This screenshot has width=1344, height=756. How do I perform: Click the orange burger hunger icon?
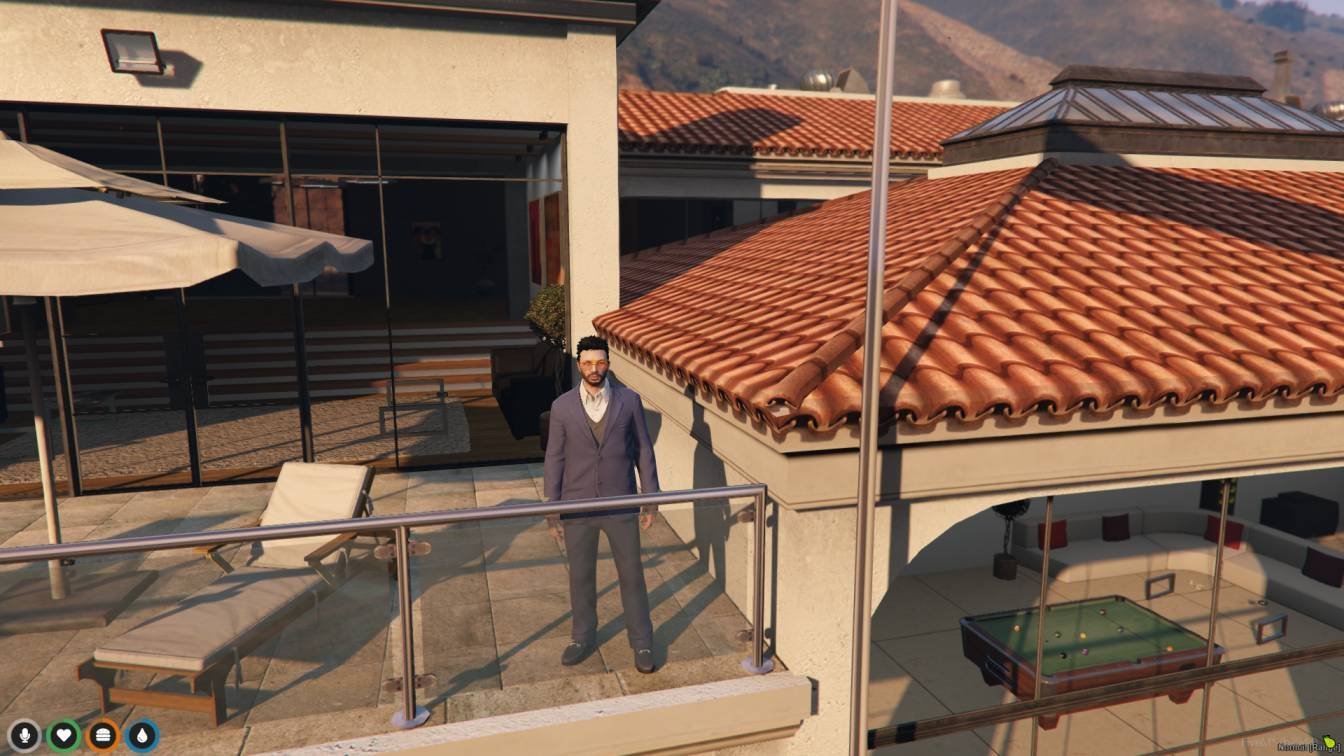tap(102, 736)
